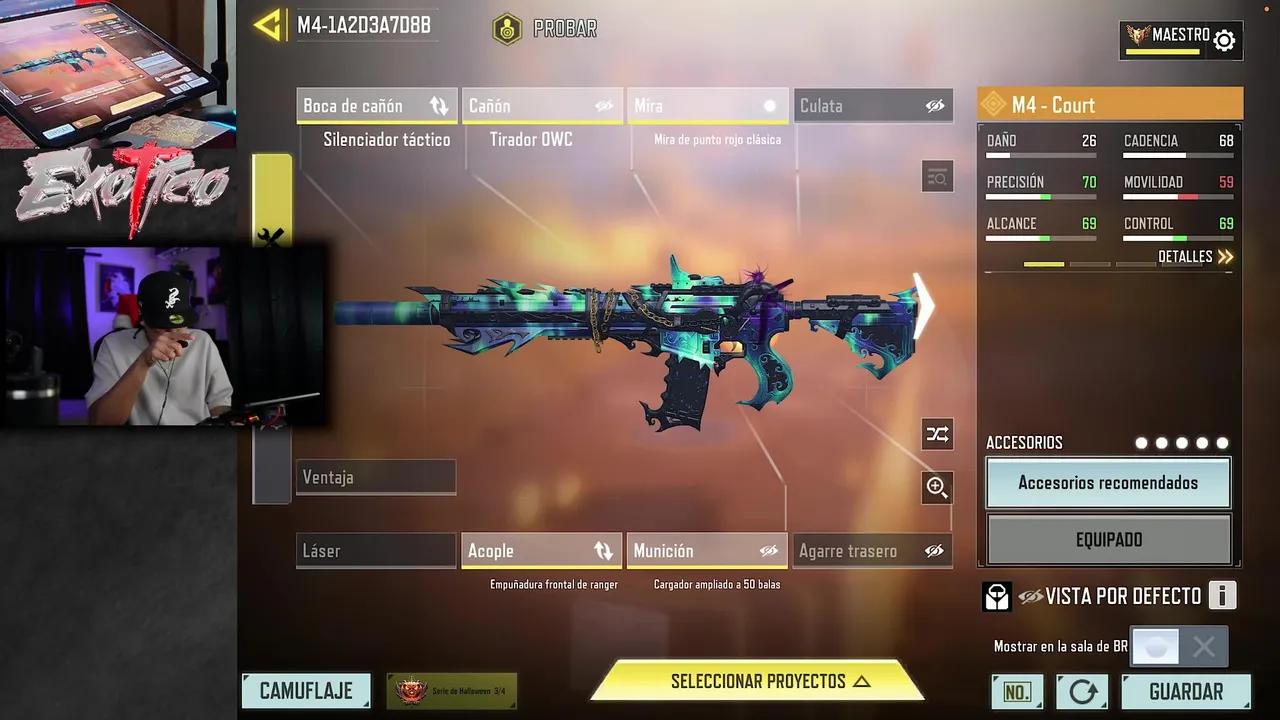Open the Probar test range
The width and height of the screenshot is (1280, 720).
(546, 29)
